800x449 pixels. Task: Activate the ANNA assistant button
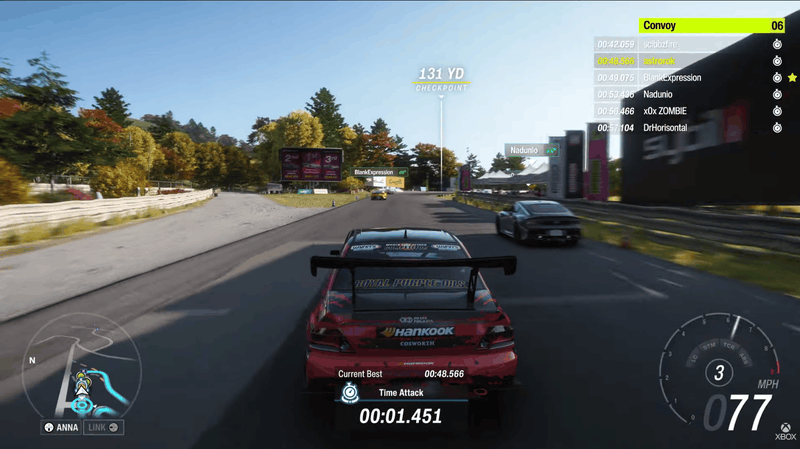61,428
